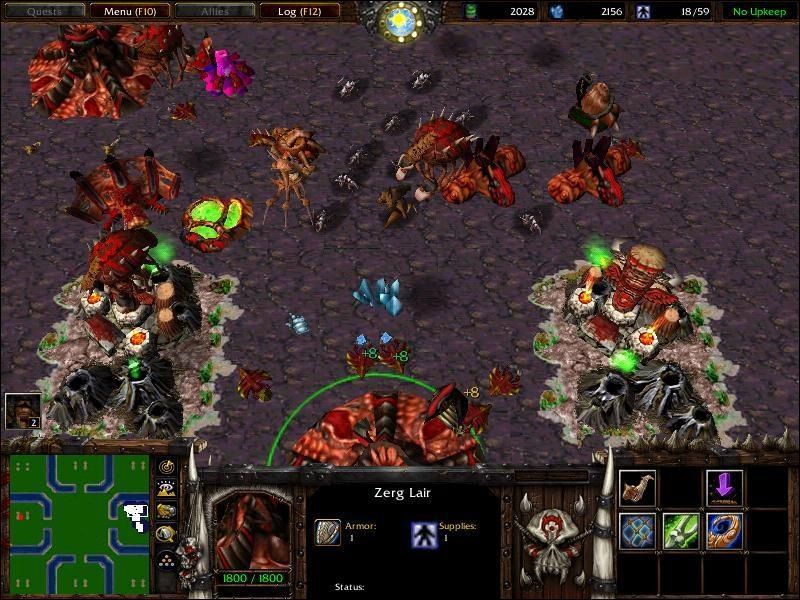Open the Allies panel
The image size is (800, 600).
coord(213,12)
